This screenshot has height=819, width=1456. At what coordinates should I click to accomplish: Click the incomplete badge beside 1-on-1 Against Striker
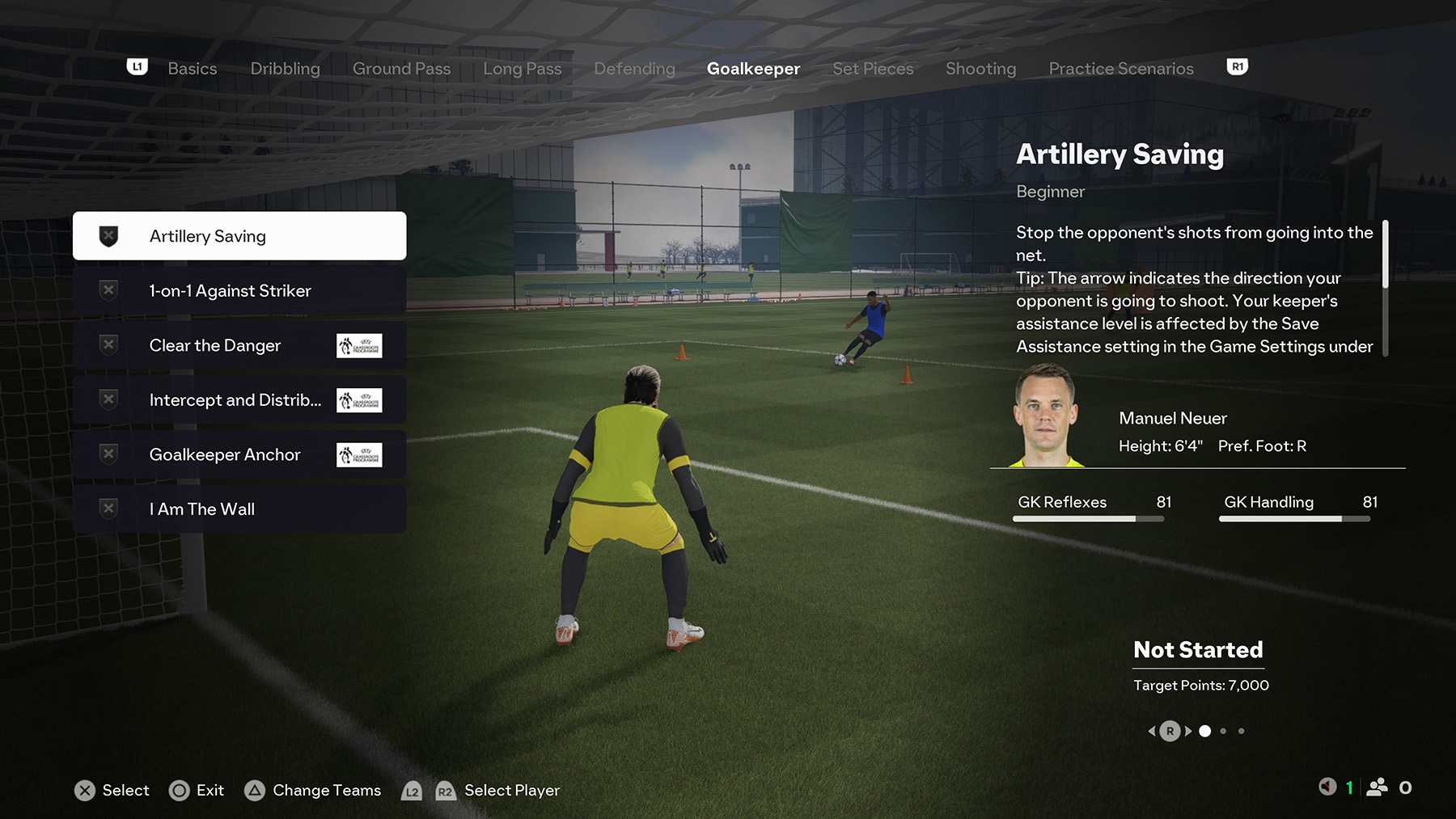pyautogui.click(x=108, y=289)
